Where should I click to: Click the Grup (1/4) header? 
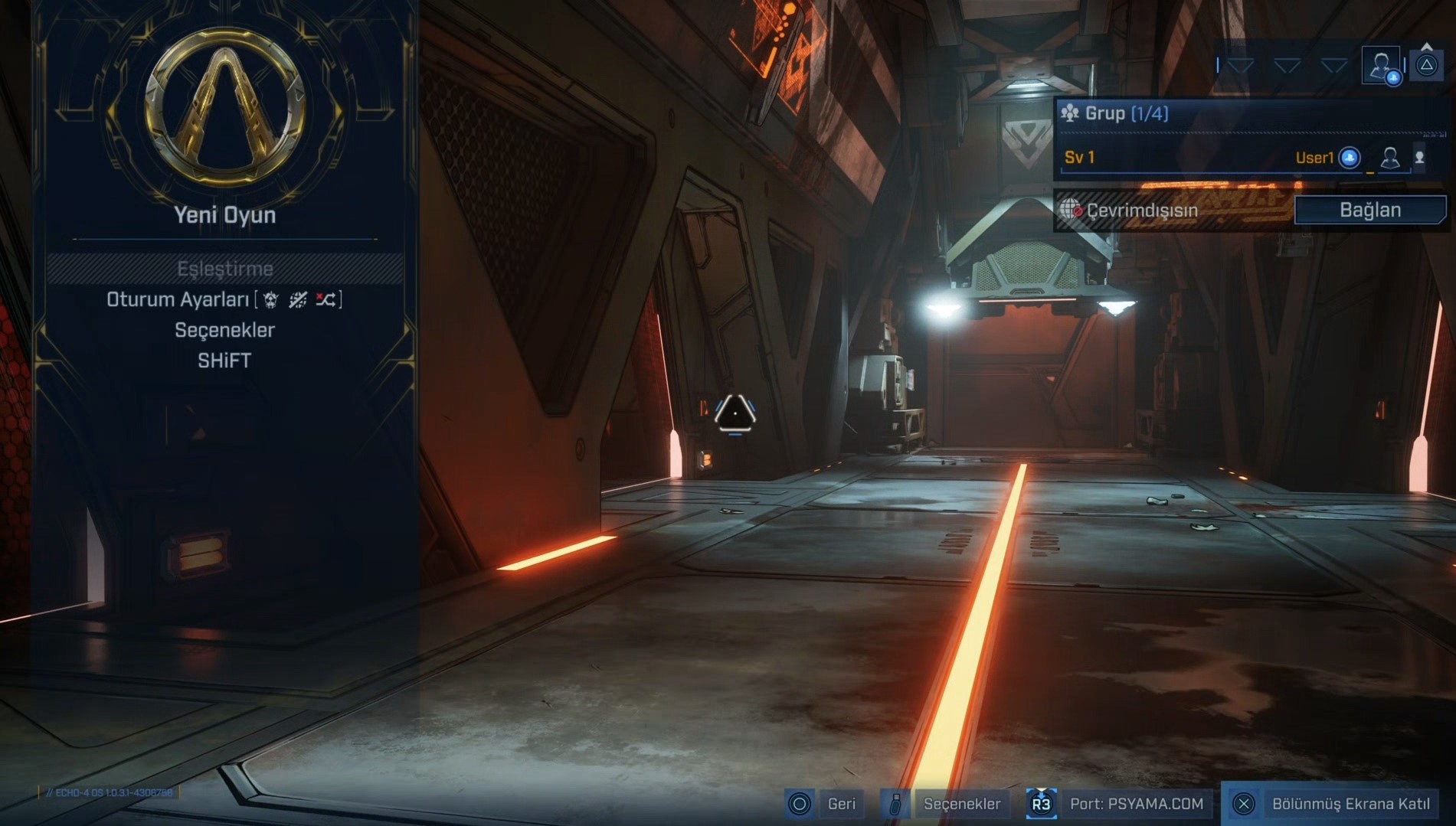tap(1126, 114)
